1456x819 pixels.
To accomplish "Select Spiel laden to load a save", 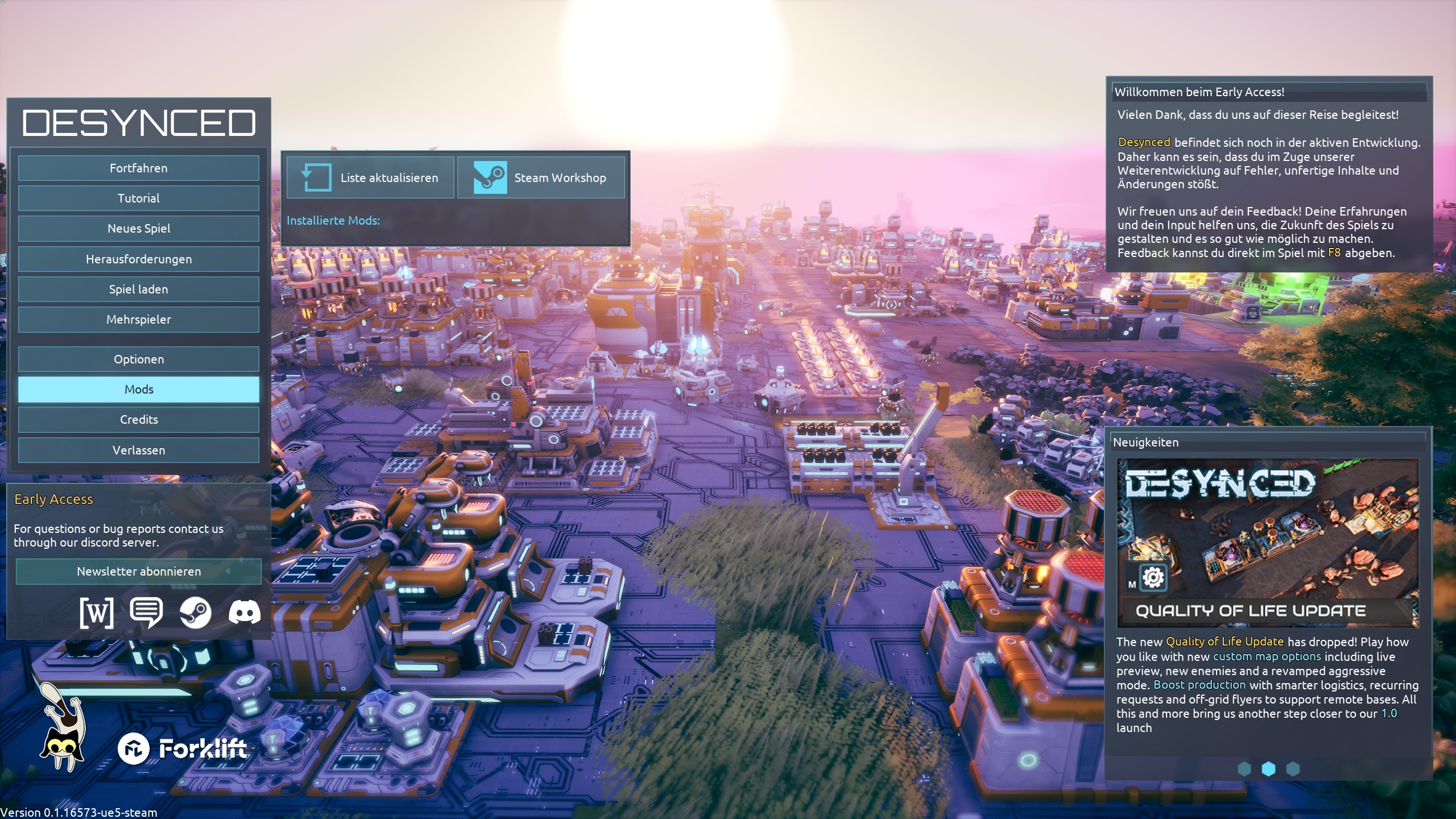I will tap(138, 289).
